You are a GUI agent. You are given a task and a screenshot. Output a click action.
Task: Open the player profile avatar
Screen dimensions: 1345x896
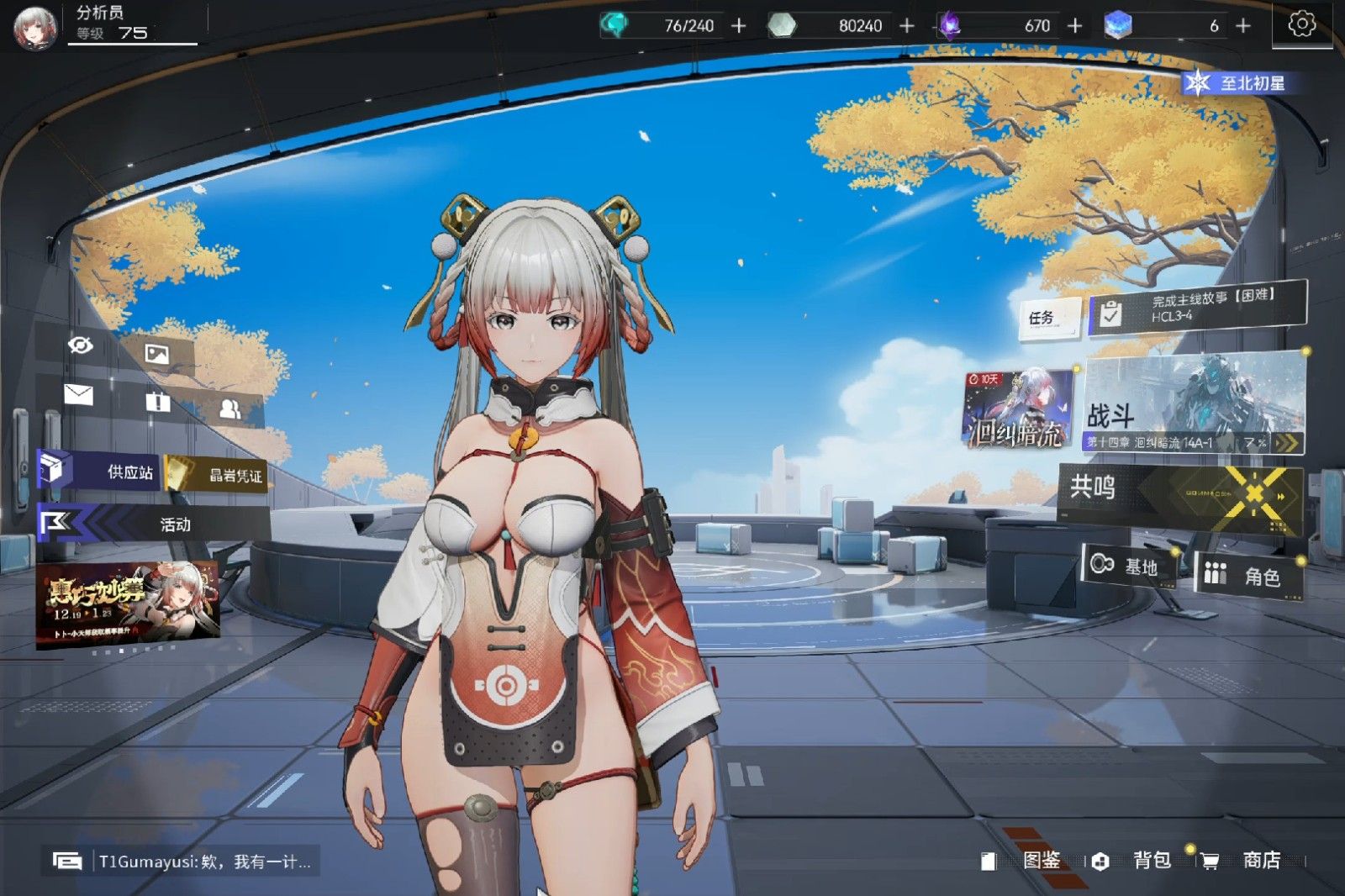[x=34, y=27]
